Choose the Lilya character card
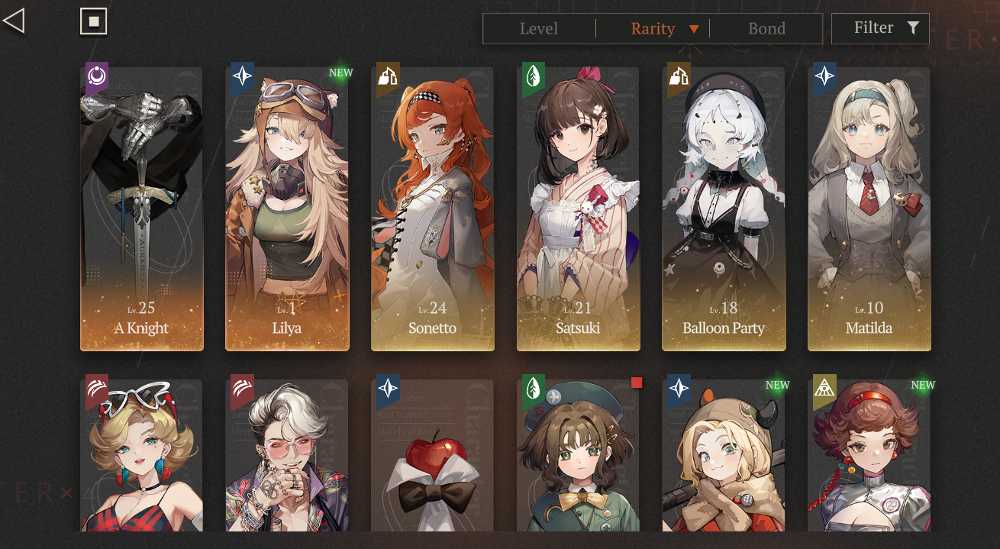Image resolution: width=1000 pixels, height=549 pixels. [287, 209]
